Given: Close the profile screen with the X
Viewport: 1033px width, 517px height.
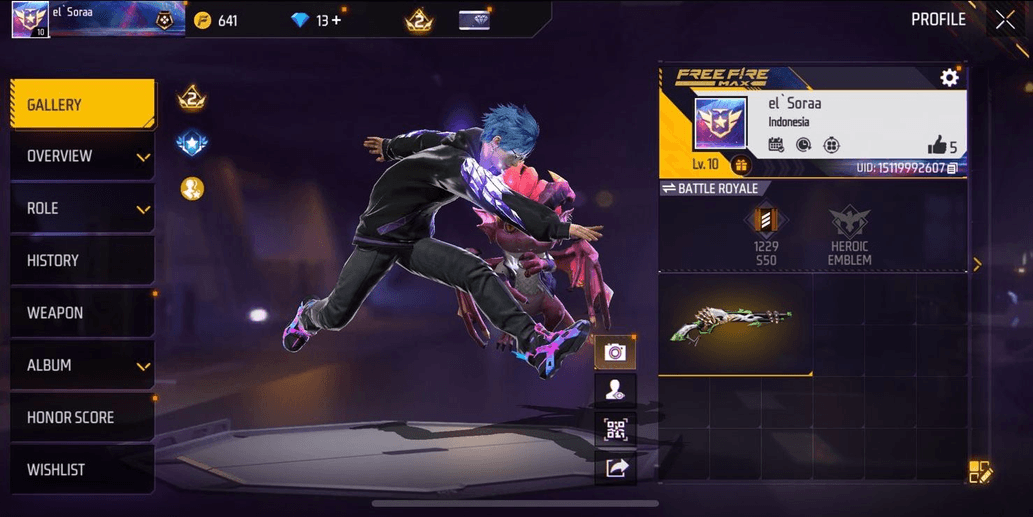Looking at the screenshot, I should (1005, 20).
